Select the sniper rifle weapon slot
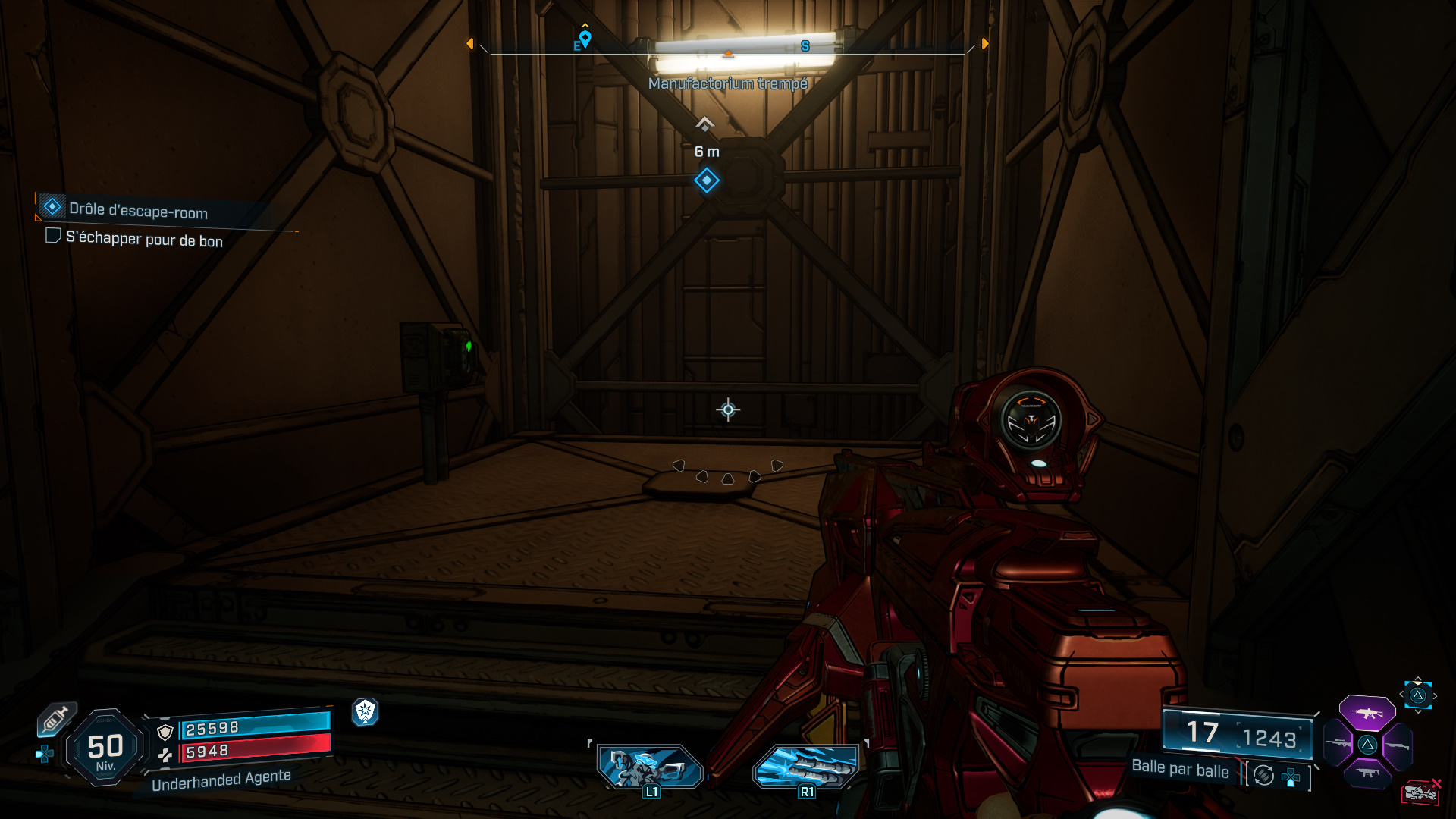 (x=1338, y=743)
